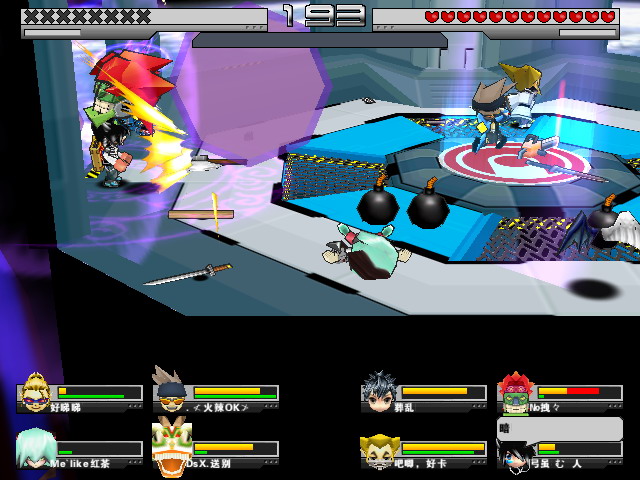Click the Me'like红茶 player portrait

coord(34,447)
